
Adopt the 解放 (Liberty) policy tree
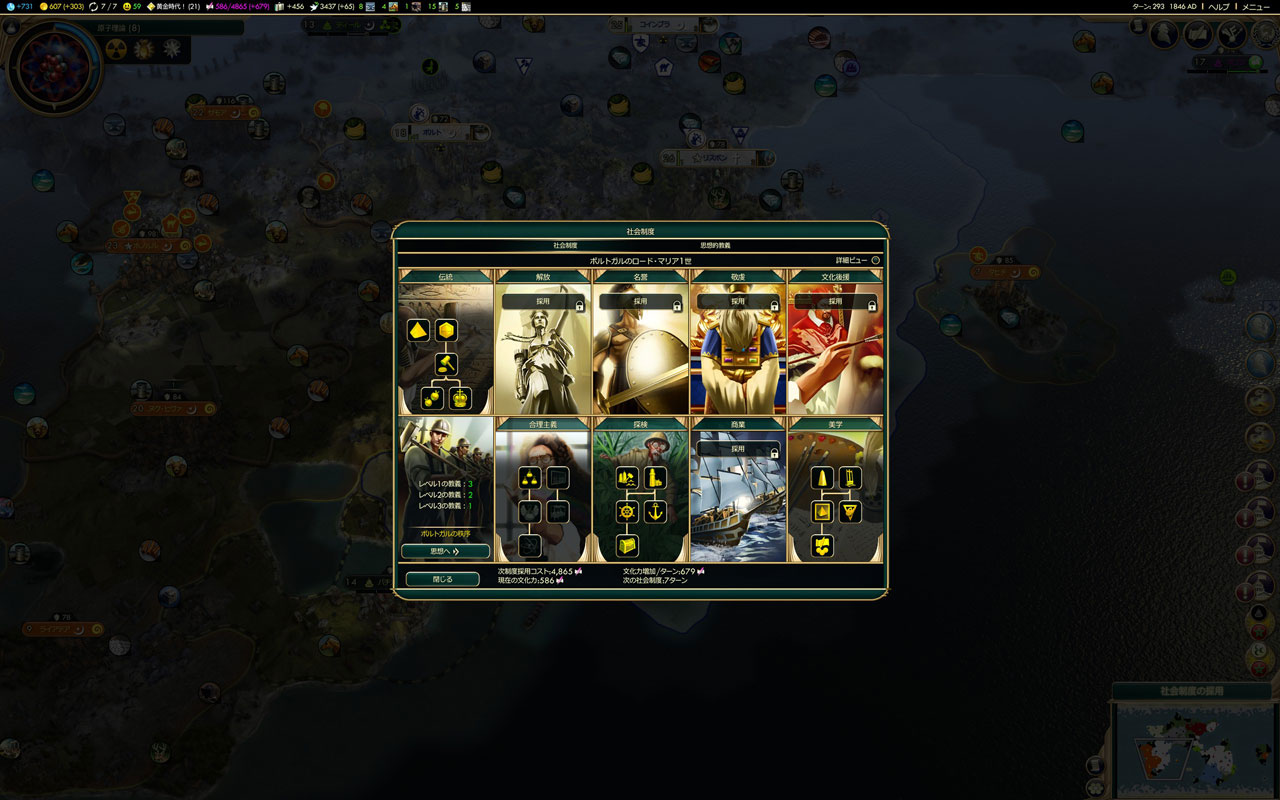pyautogui.click(x=543, y=301)
